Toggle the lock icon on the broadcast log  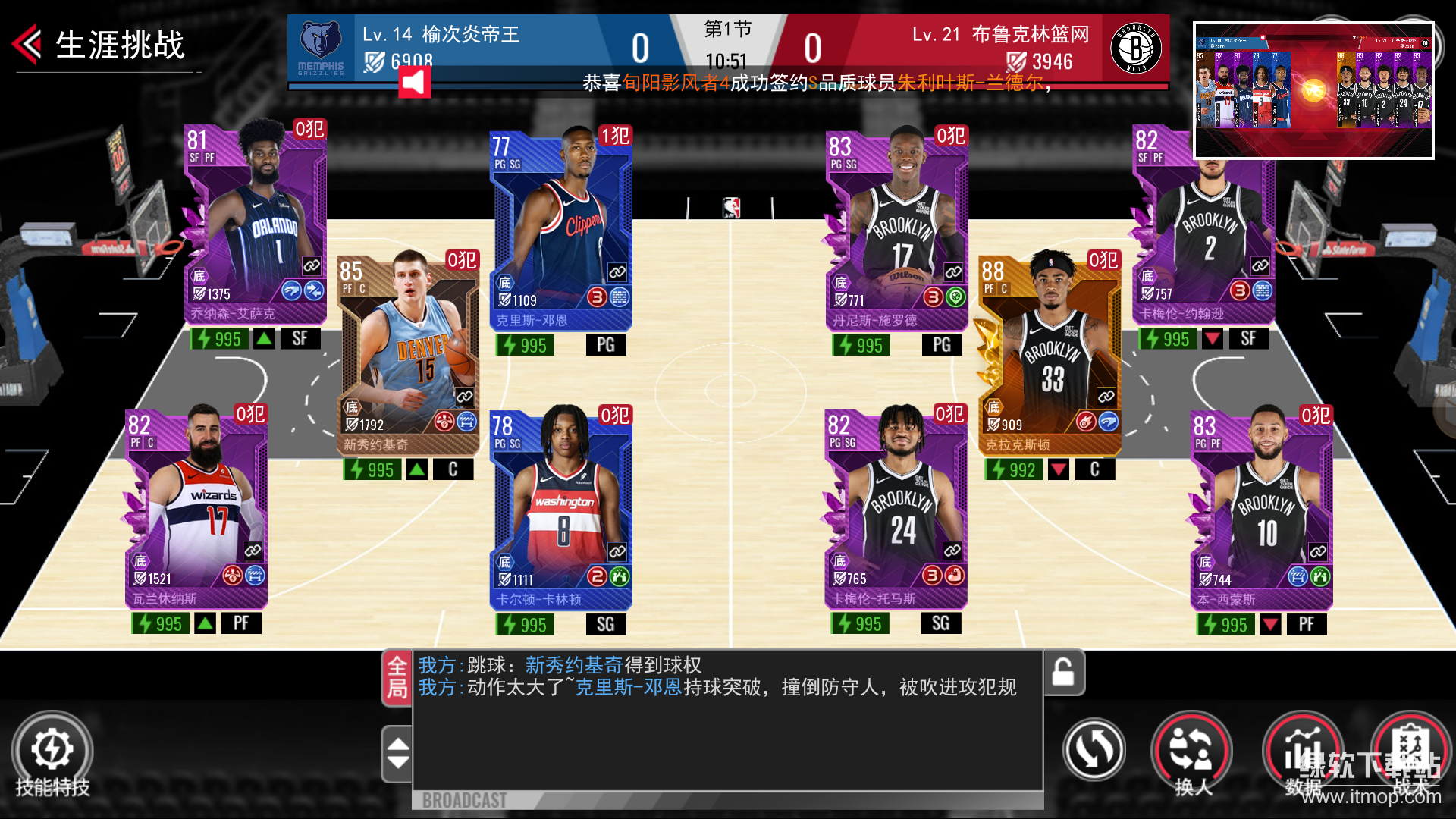1063,673
